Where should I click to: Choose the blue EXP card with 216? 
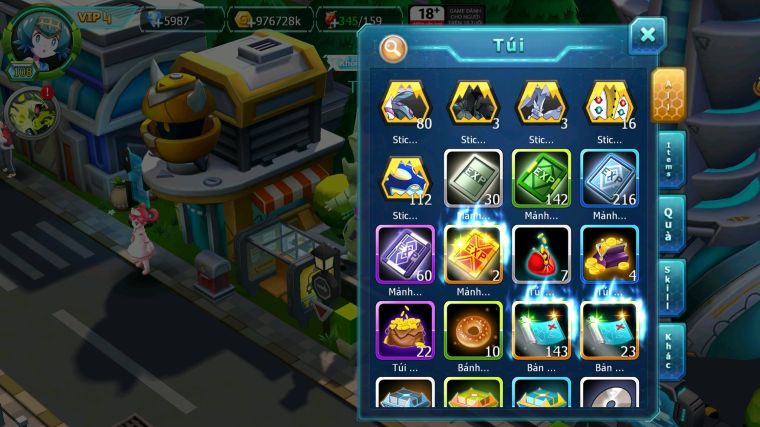point(609,178)
